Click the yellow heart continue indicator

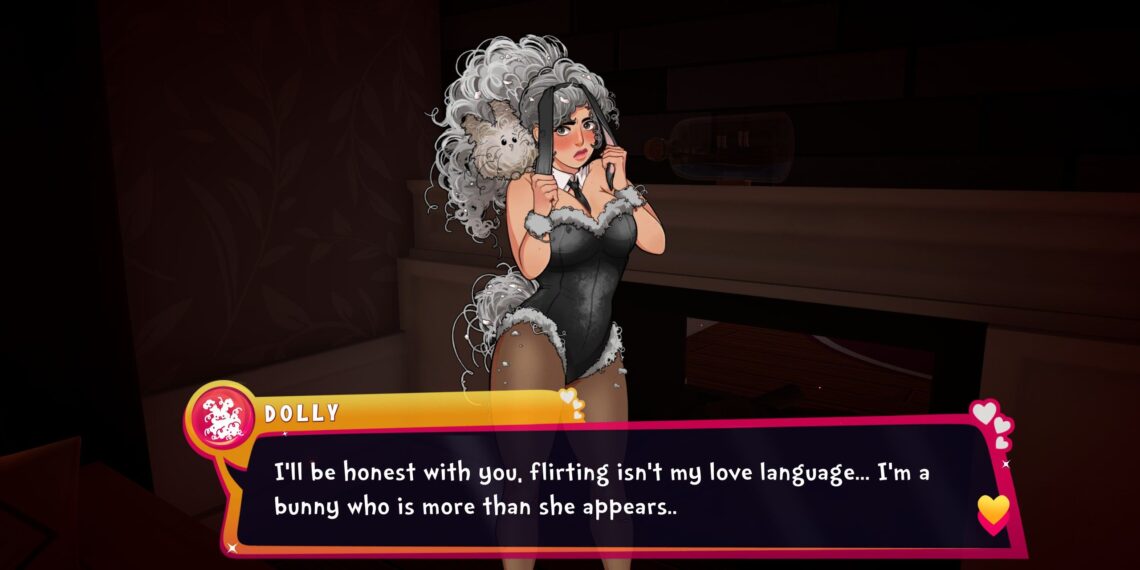992,511
